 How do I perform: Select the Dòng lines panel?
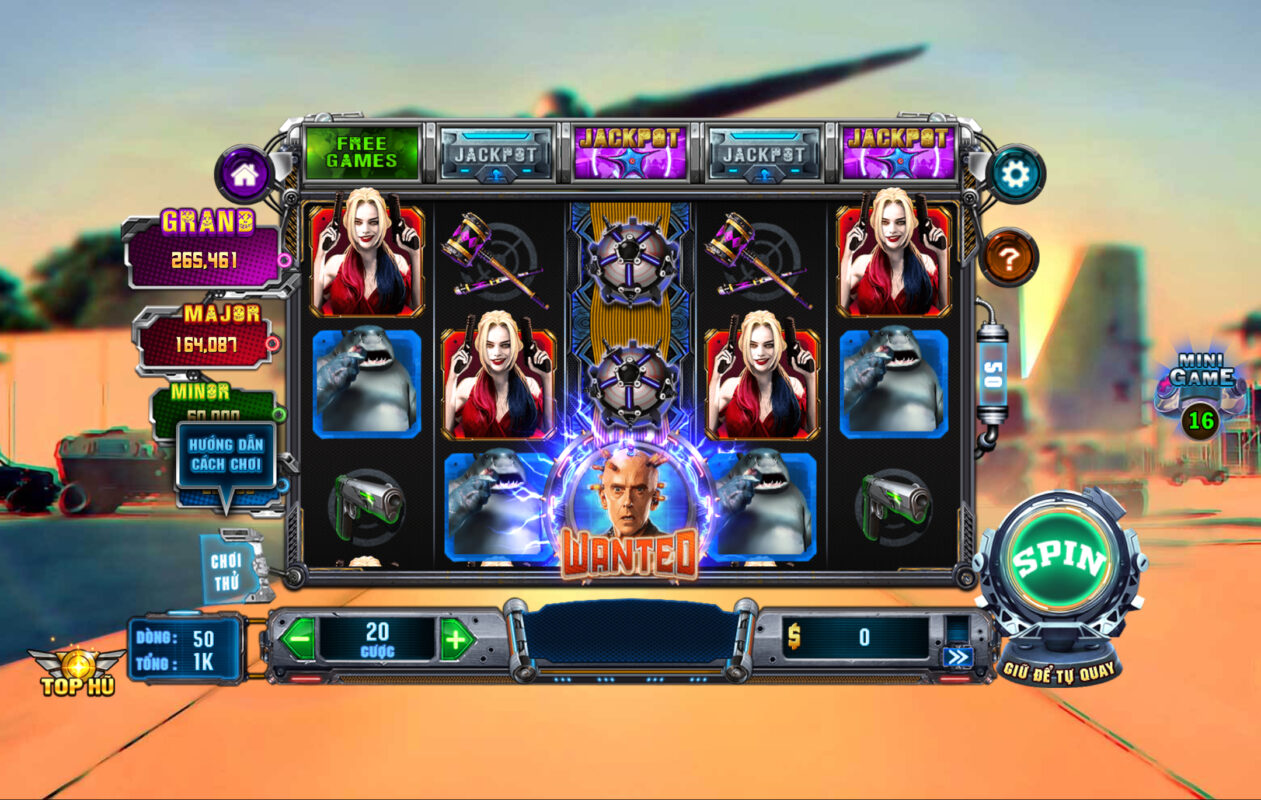tap(186, 649)
